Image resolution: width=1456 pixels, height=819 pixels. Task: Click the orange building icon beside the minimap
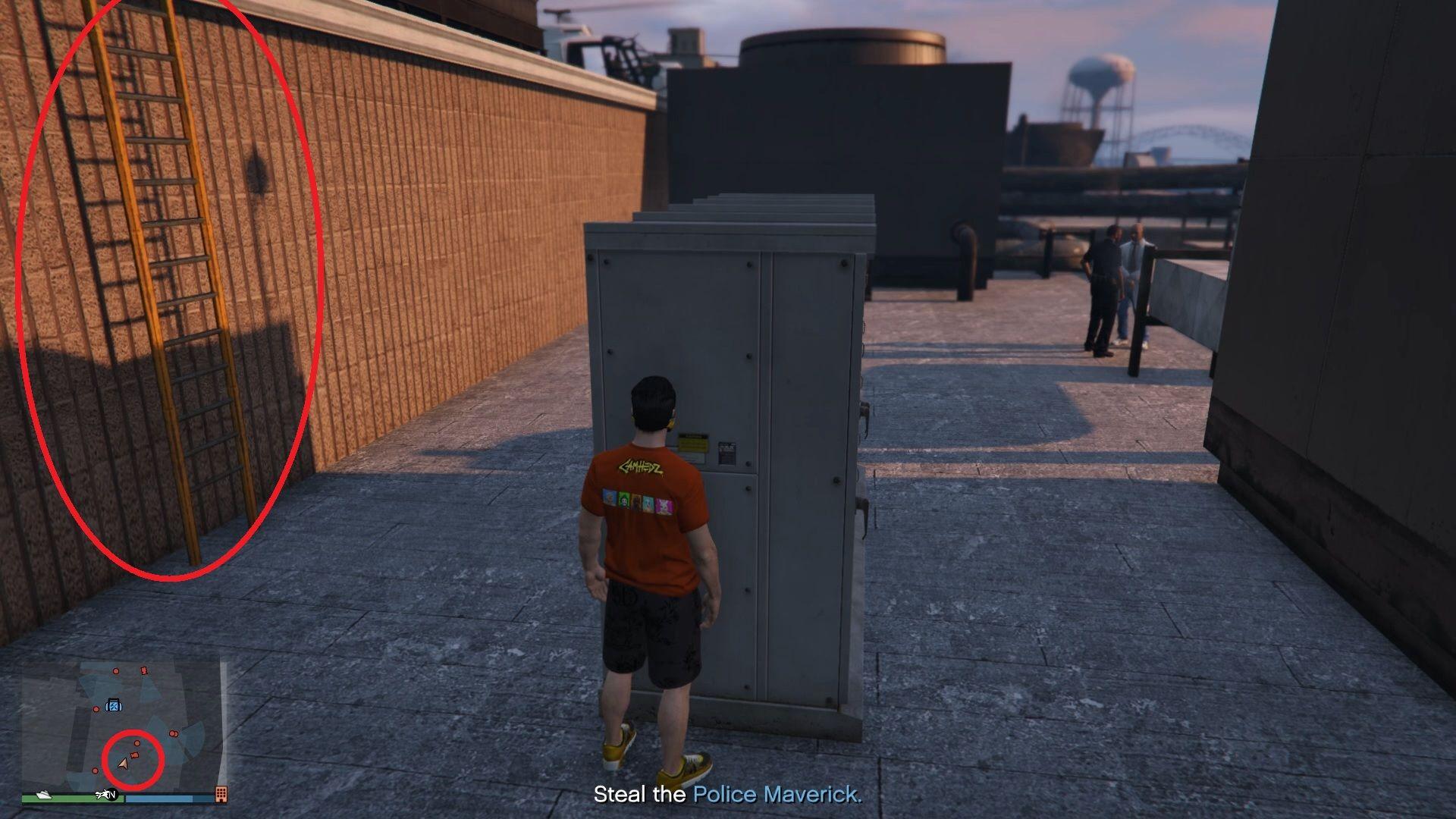(x=221, y=795)
